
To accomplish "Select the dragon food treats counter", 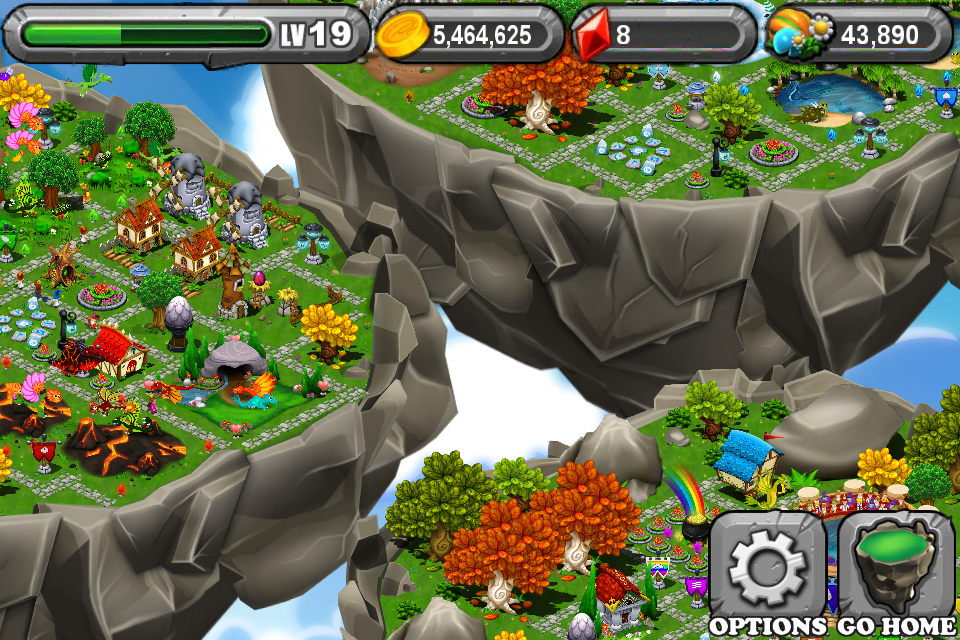I will pyautogui.click(x=860, y=35).
